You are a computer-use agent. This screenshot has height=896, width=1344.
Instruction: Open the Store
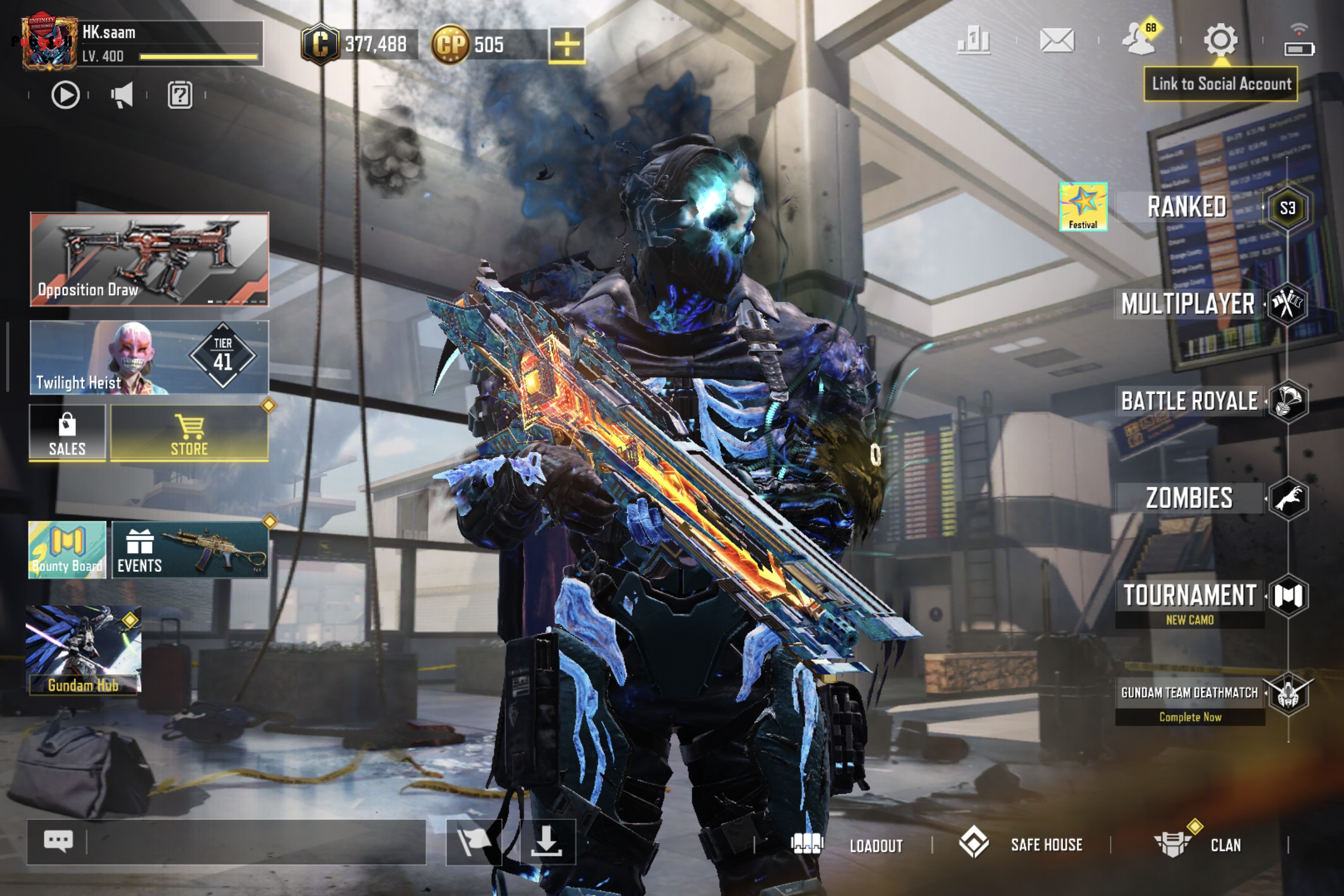click(x=189, y=434)
